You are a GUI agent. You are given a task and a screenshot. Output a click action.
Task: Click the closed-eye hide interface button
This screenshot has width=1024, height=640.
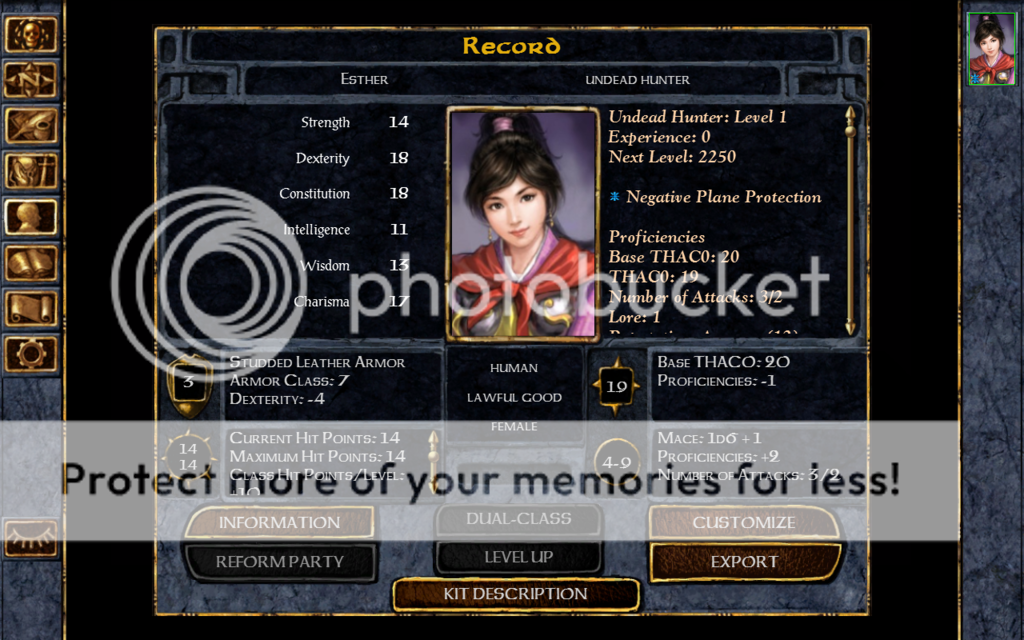(30, 537)
